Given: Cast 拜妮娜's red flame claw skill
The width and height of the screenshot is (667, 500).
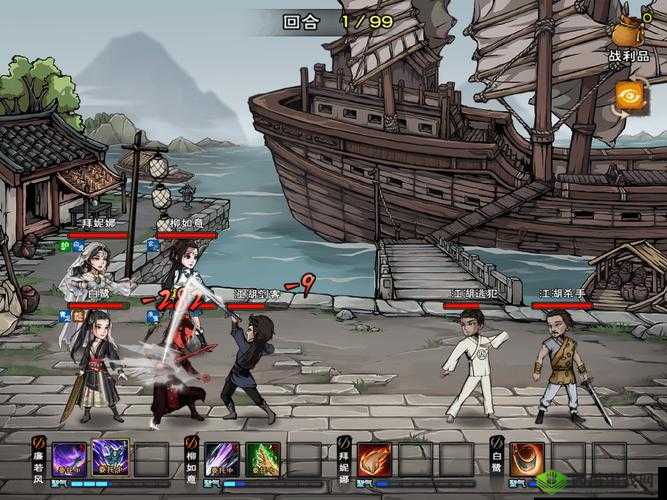Looking at the screenshot, I should point(373,460).
